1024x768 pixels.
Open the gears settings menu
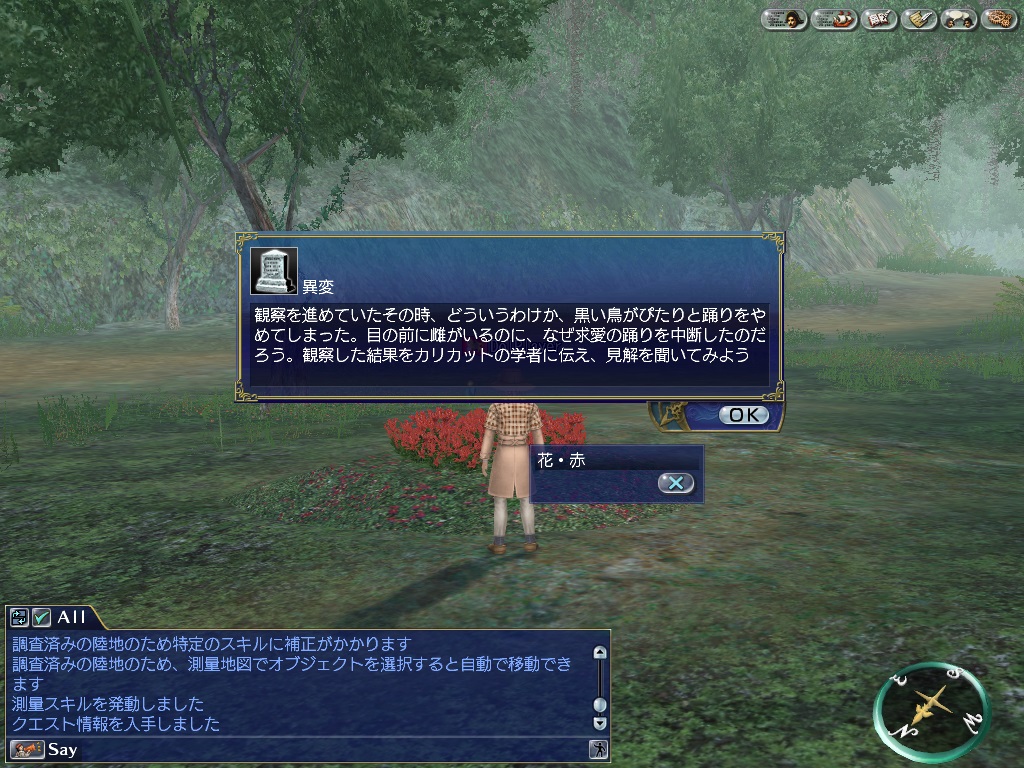pyautogui.click(x=999, y=19)
